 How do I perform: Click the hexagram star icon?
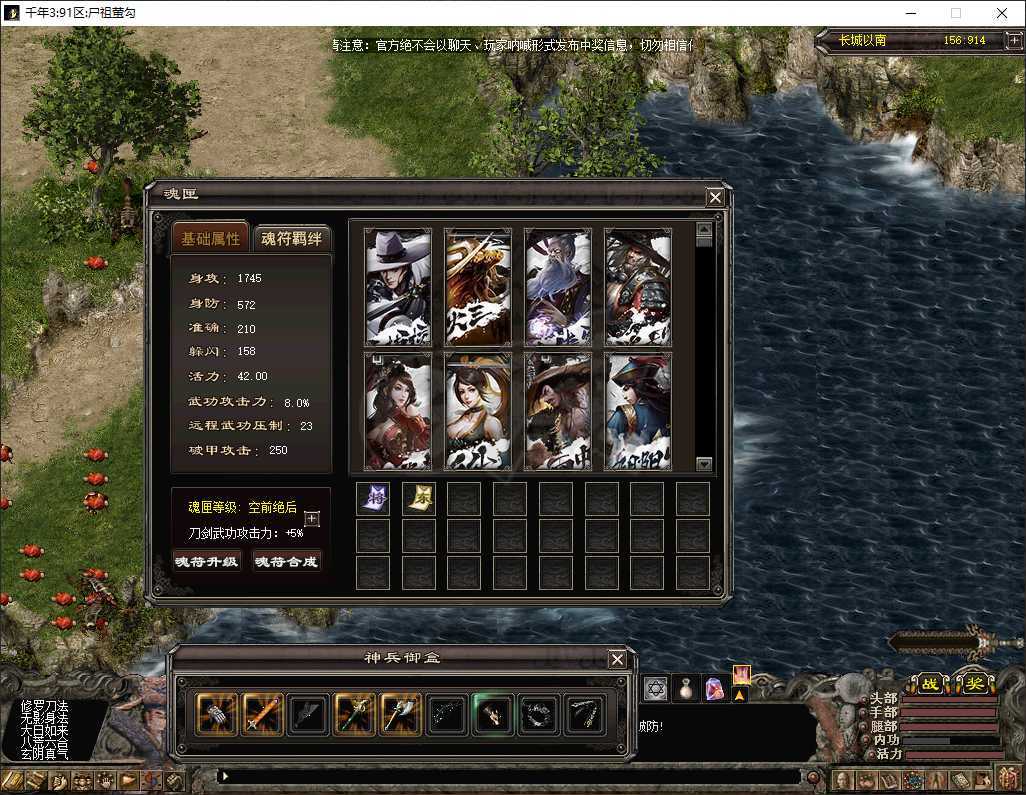click(656, 688)
